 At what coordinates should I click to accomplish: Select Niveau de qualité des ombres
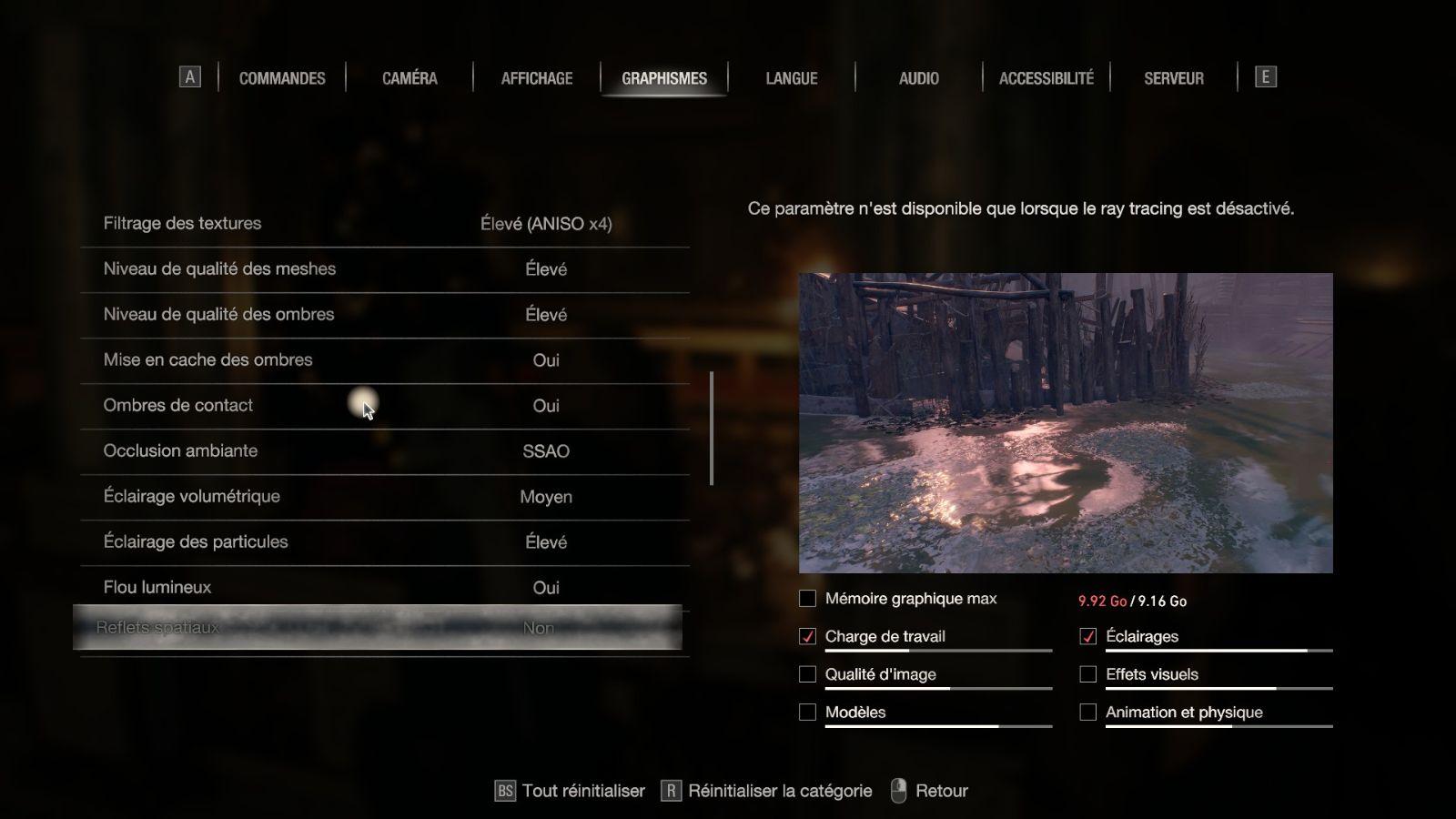pyautogui.click(x=384, y=315)
